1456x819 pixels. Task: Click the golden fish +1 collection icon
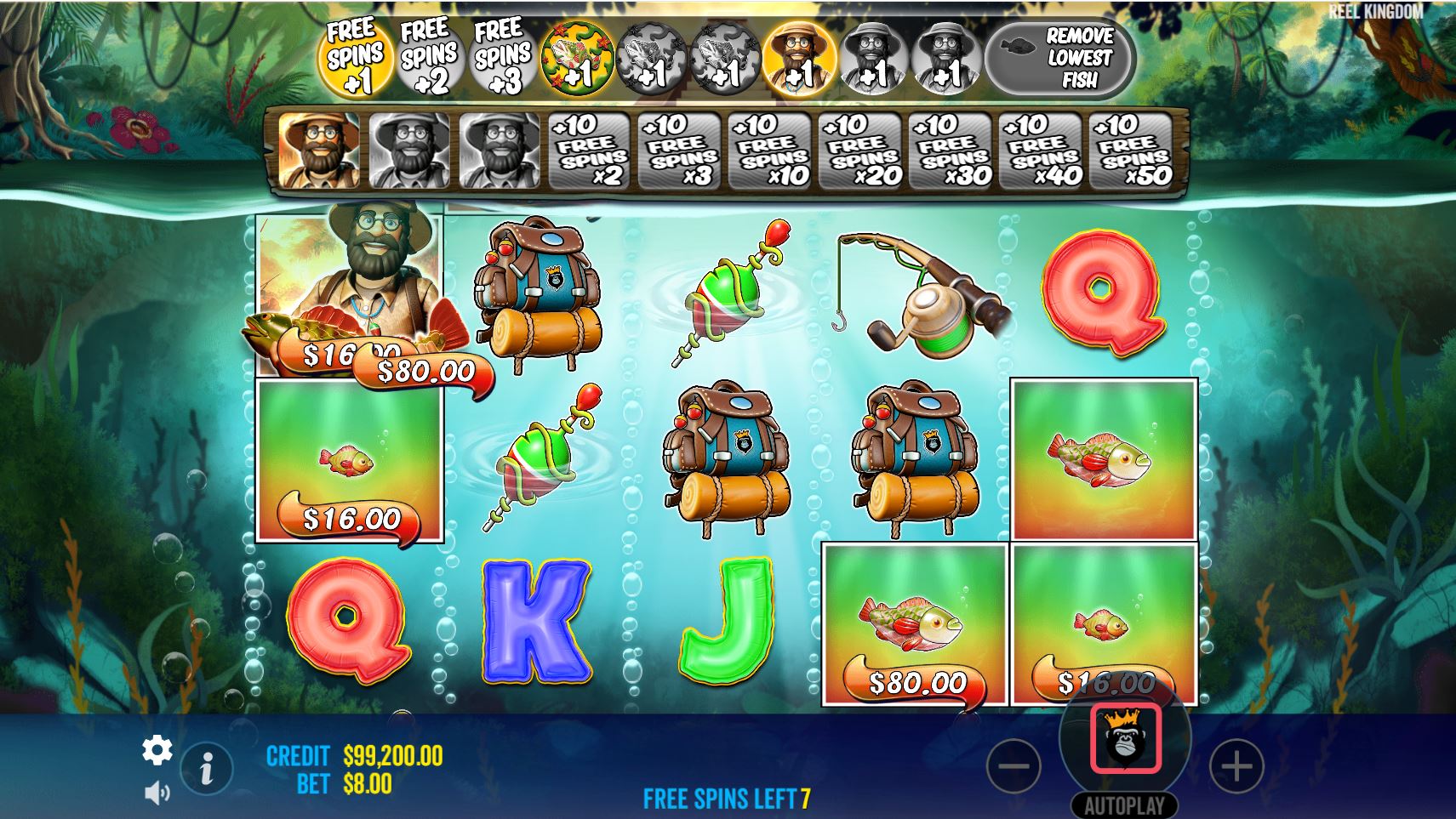(x=577, y=55)
